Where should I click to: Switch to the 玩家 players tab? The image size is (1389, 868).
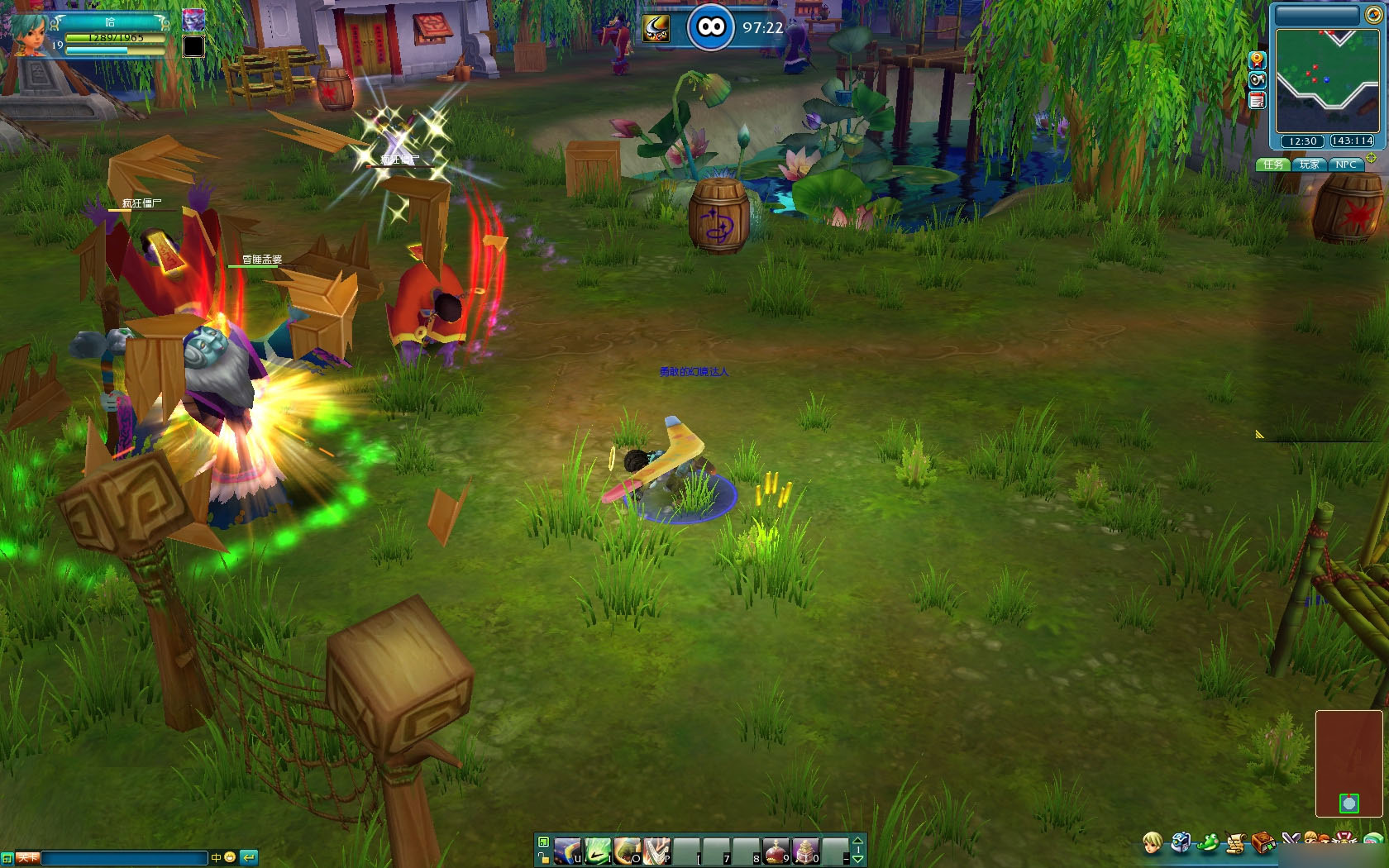tap(1310, 165)
